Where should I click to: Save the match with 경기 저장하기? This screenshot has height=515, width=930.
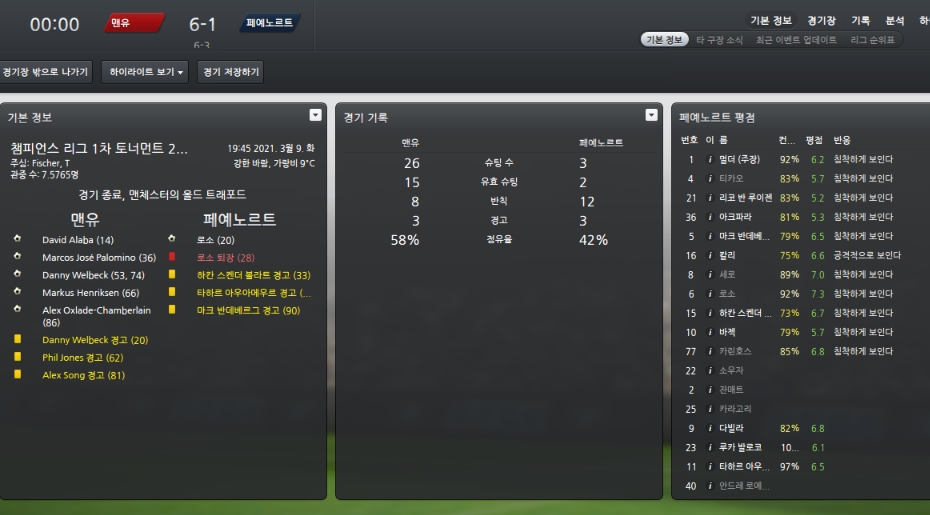tap(230, 72)
